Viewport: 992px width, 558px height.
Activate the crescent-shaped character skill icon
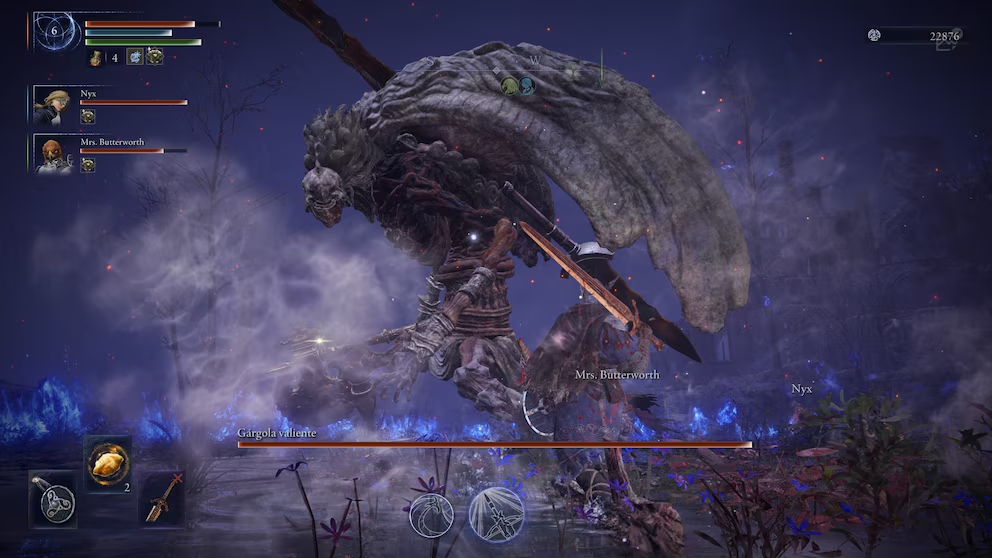tap(431, 515)
